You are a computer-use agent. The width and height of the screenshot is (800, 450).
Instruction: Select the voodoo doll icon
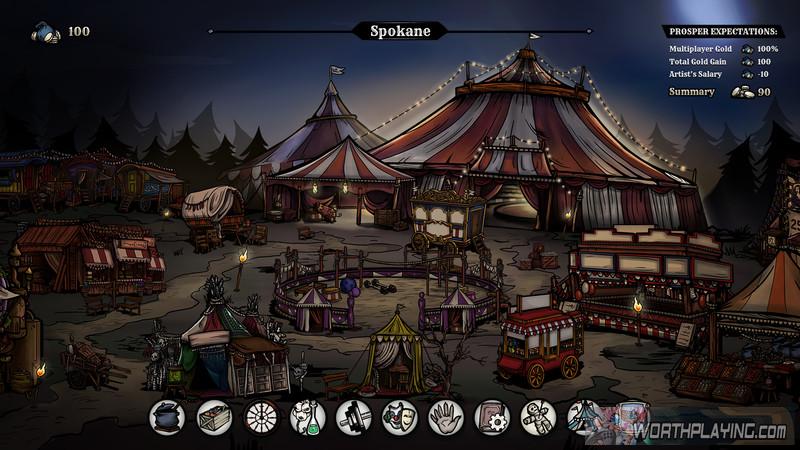point(538,416)
